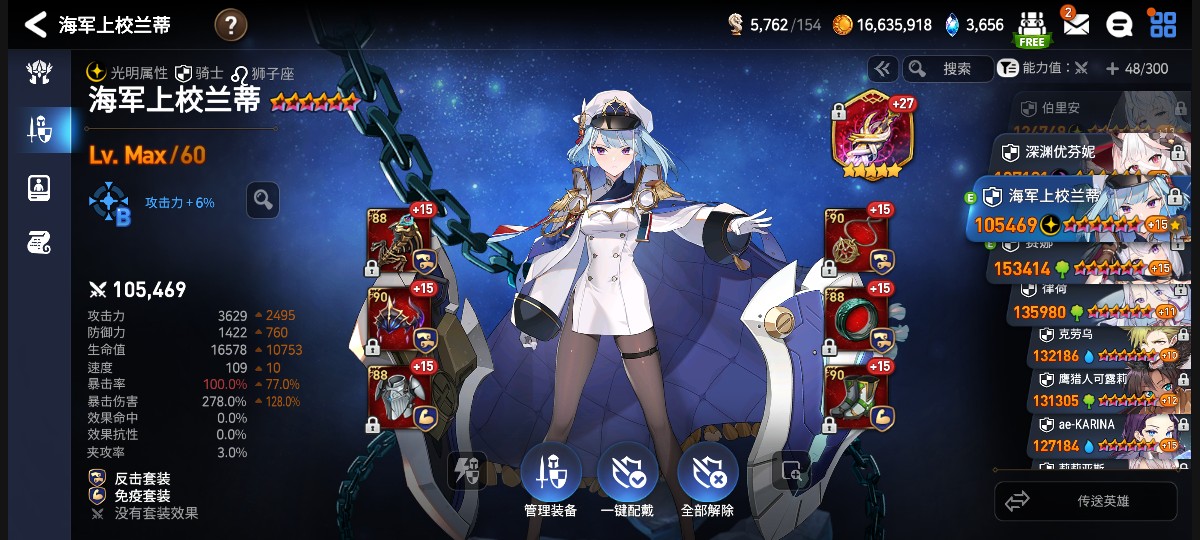The height and width of the screenshot is (540, 1200).
Task: Open the question mark help button
Action: [230, 24]
